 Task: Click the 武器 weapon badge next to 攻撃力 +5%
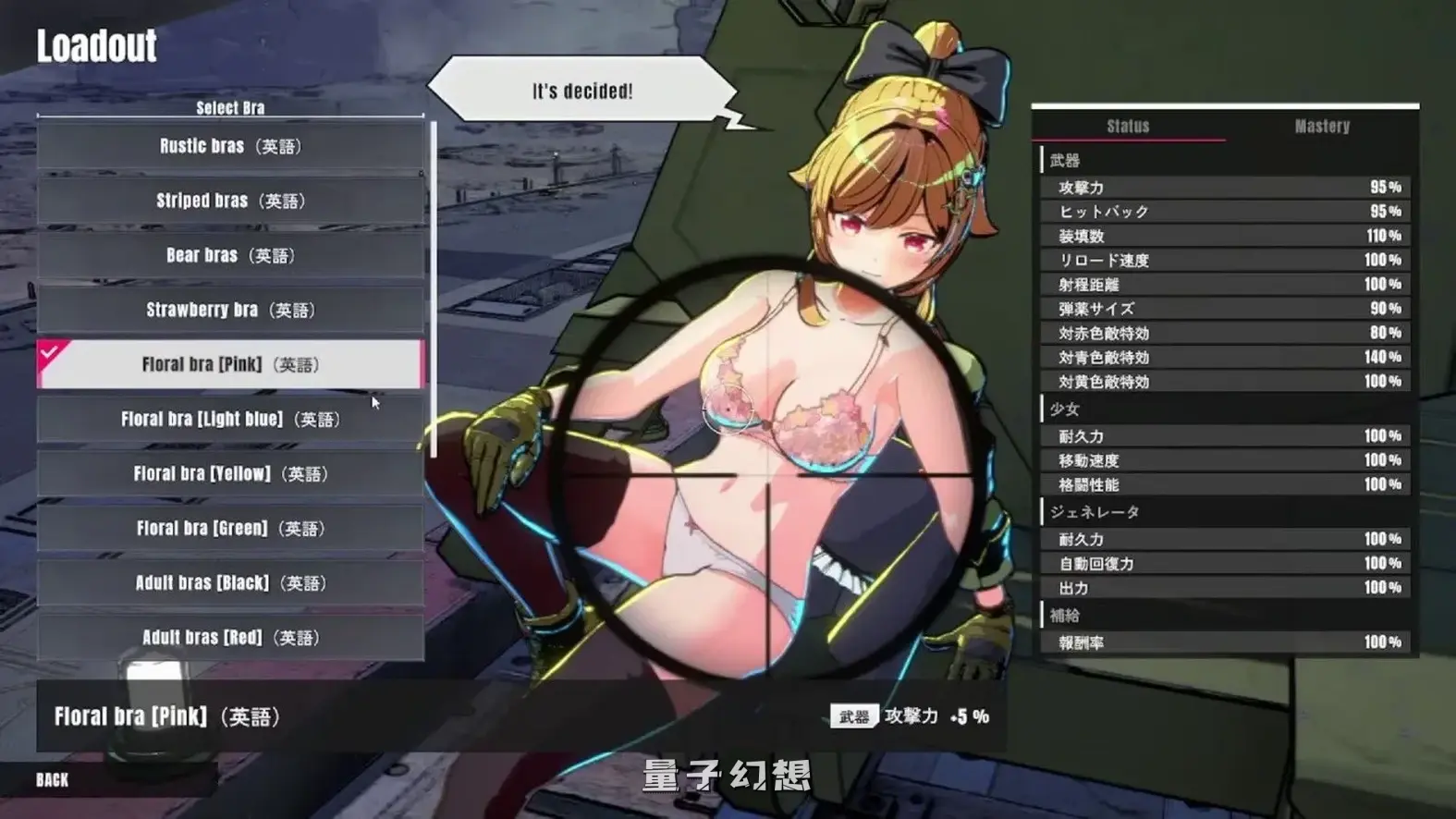coord(854,715)
